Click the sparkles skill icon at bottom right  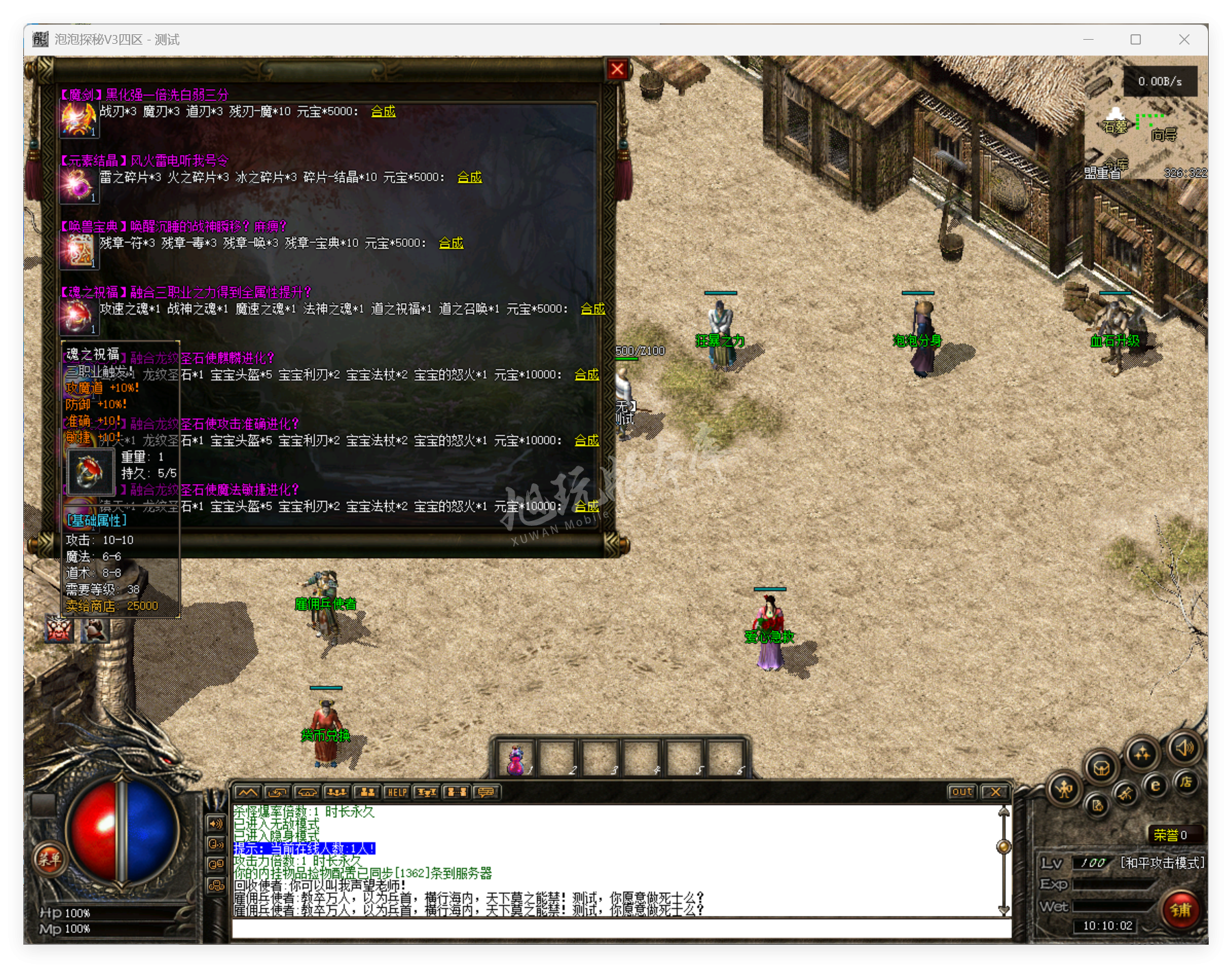[x=1142, y=752]
